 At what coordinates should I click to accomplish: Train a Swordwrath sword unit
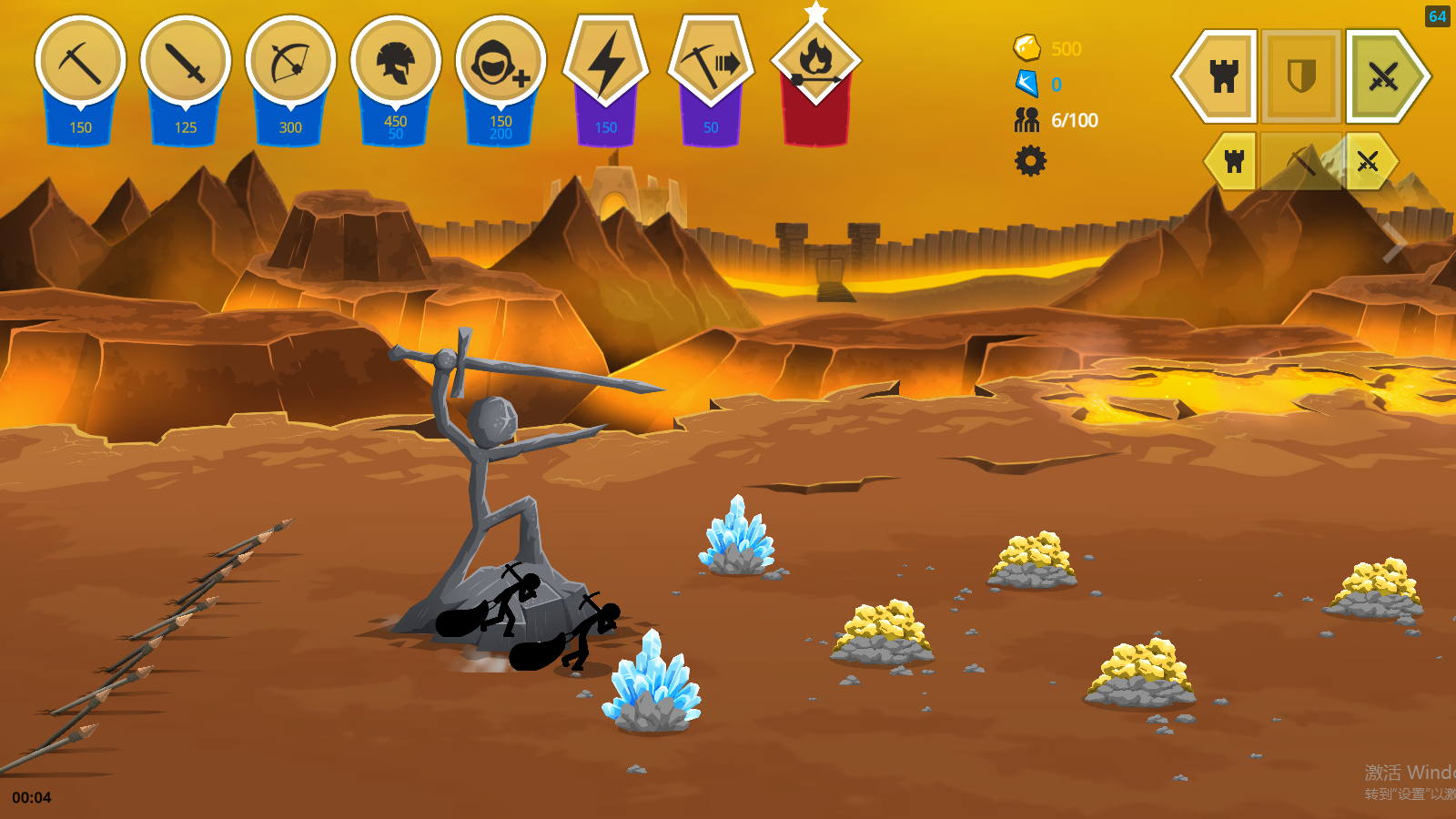(186, 64)
